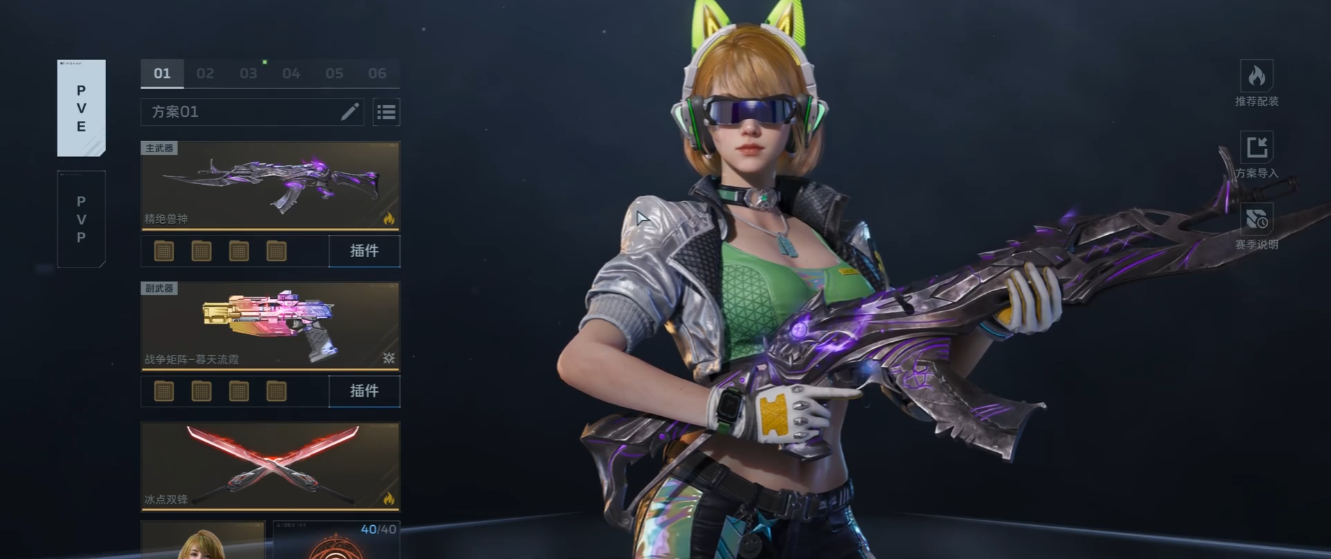This screenshot has height=559, width=1331.
Task: Open the loadout list menu icon
Action: pos(386,112)
